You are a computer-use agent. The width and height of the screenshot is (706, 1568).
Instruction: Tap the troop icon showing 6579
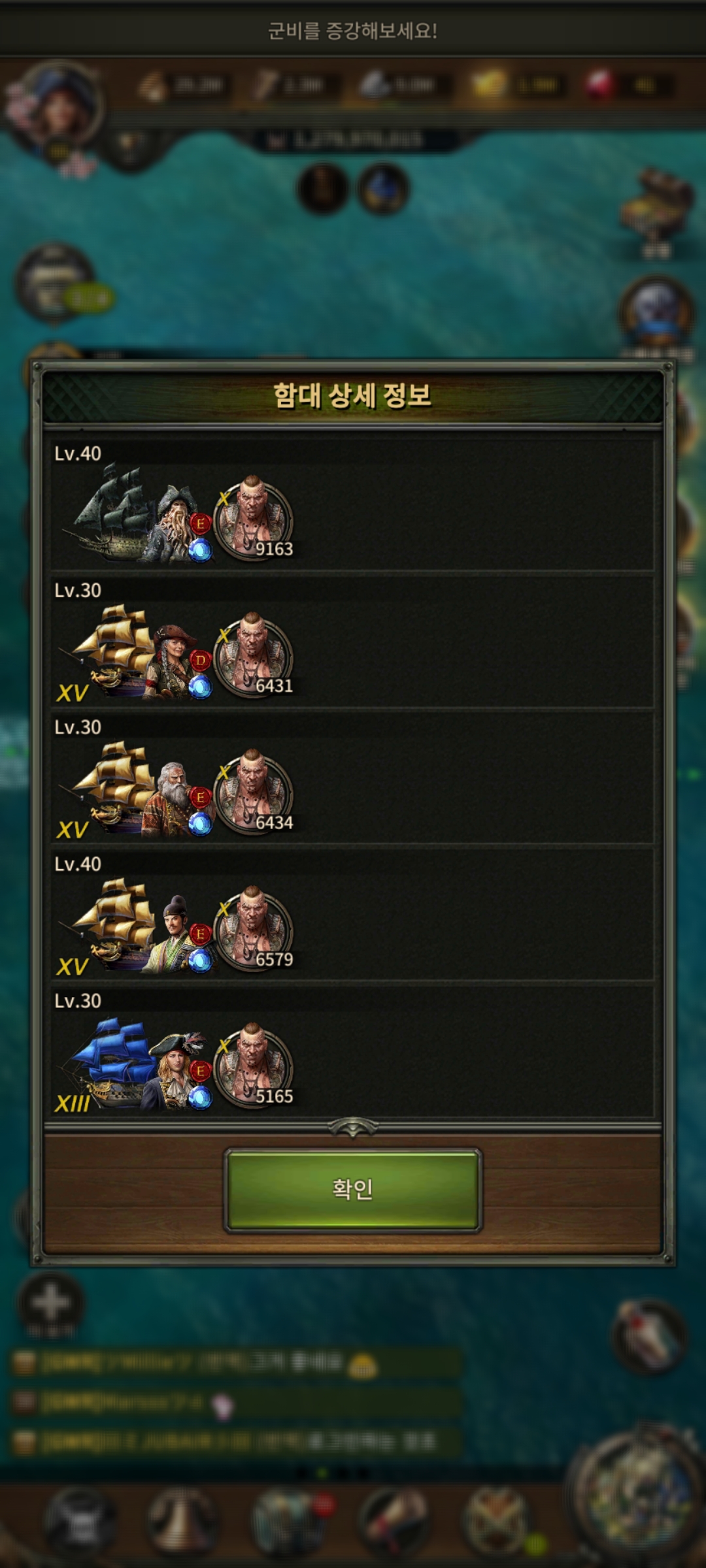(254, 930)
